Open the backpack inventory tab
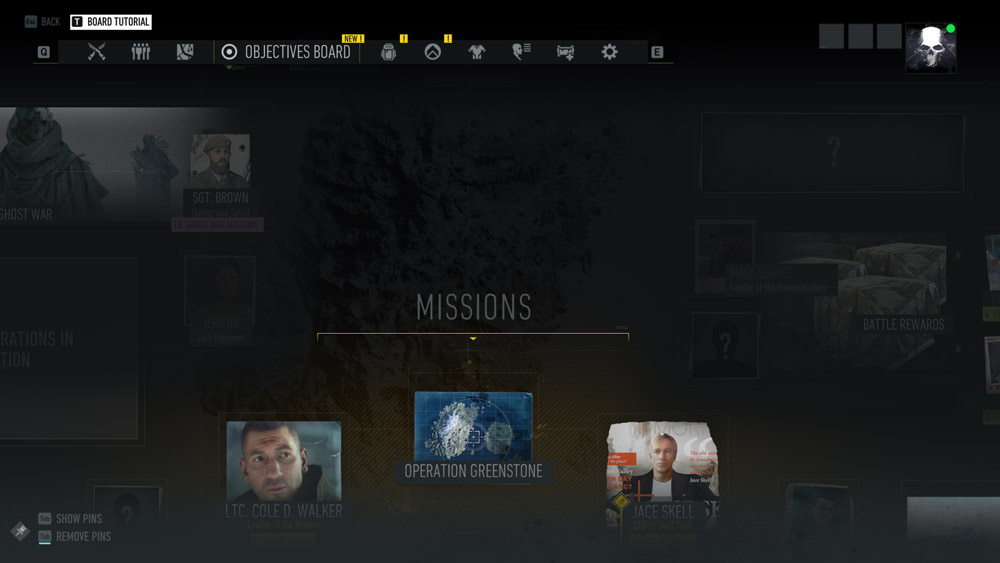 click(x=389, y=52)
